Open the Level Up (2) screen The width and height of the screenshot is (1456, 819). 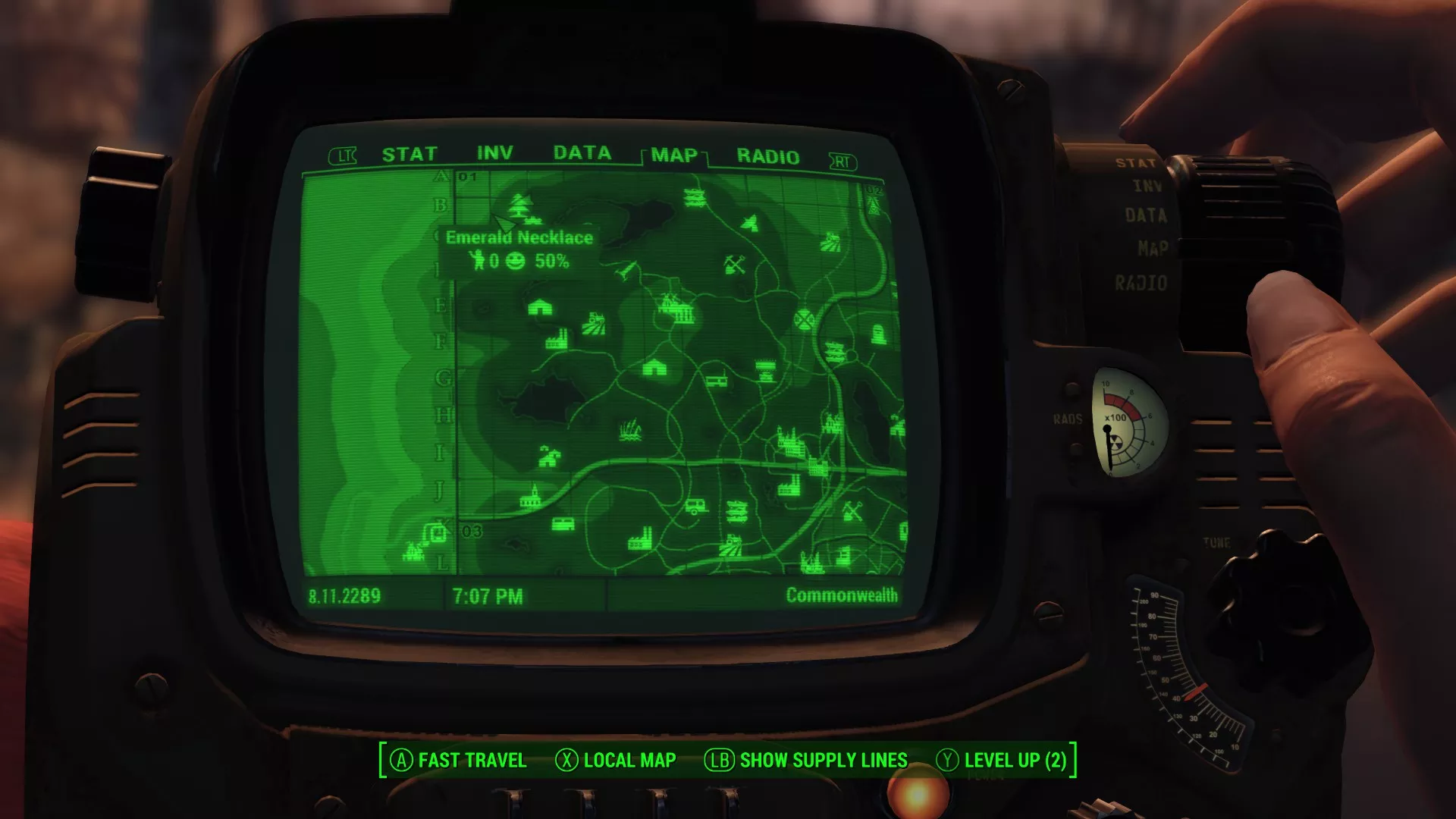tap(1001, 760)
